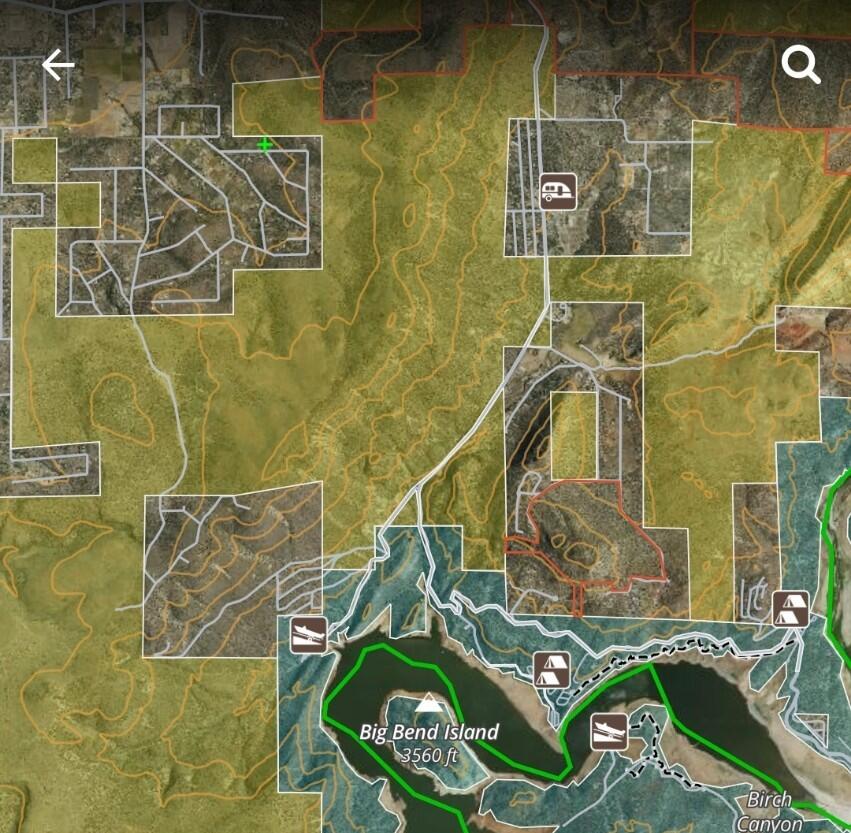Select the RV camper map marker

tap(558, 191)
